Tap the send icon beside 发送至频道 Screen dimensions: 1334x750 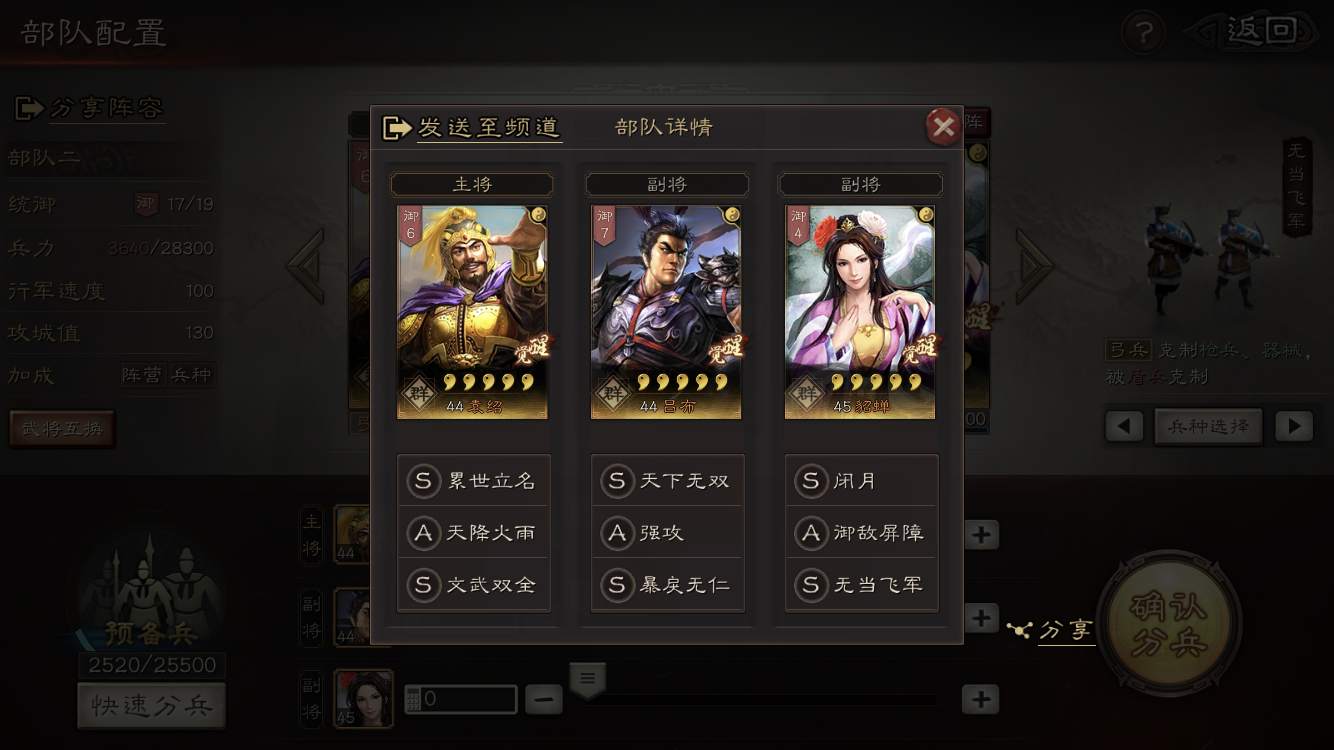(396, 127)
